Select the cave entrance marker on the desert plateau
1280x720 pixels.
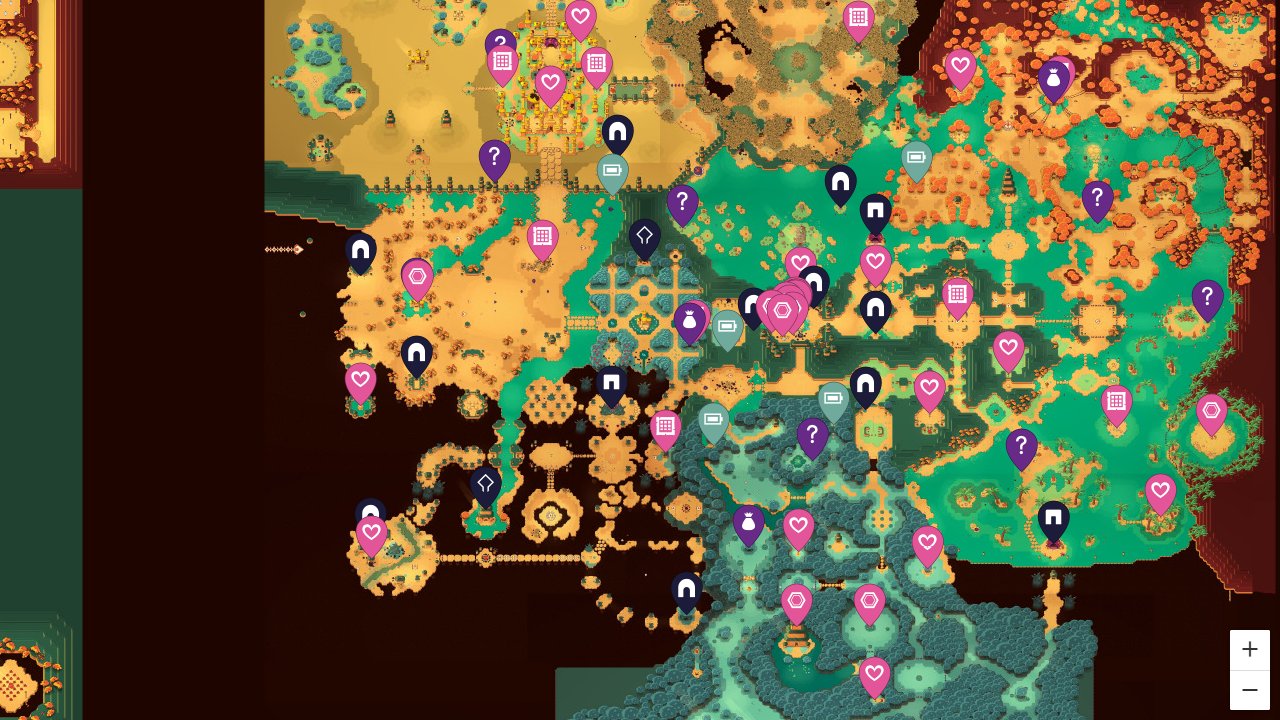click(417, 352)
